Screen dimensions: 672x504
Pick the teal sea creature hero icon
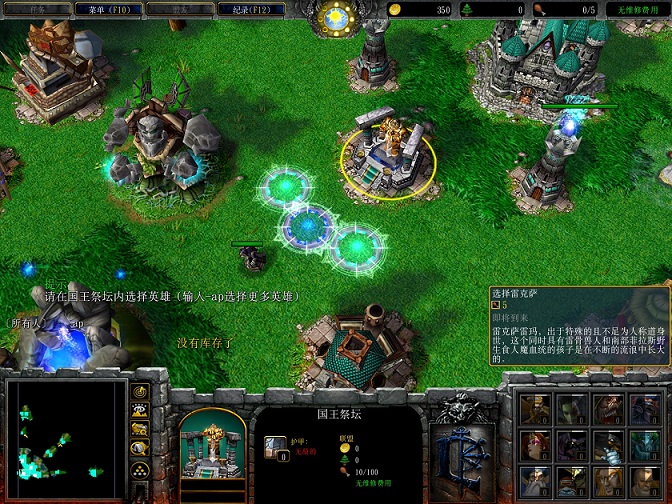pos(645,446)
